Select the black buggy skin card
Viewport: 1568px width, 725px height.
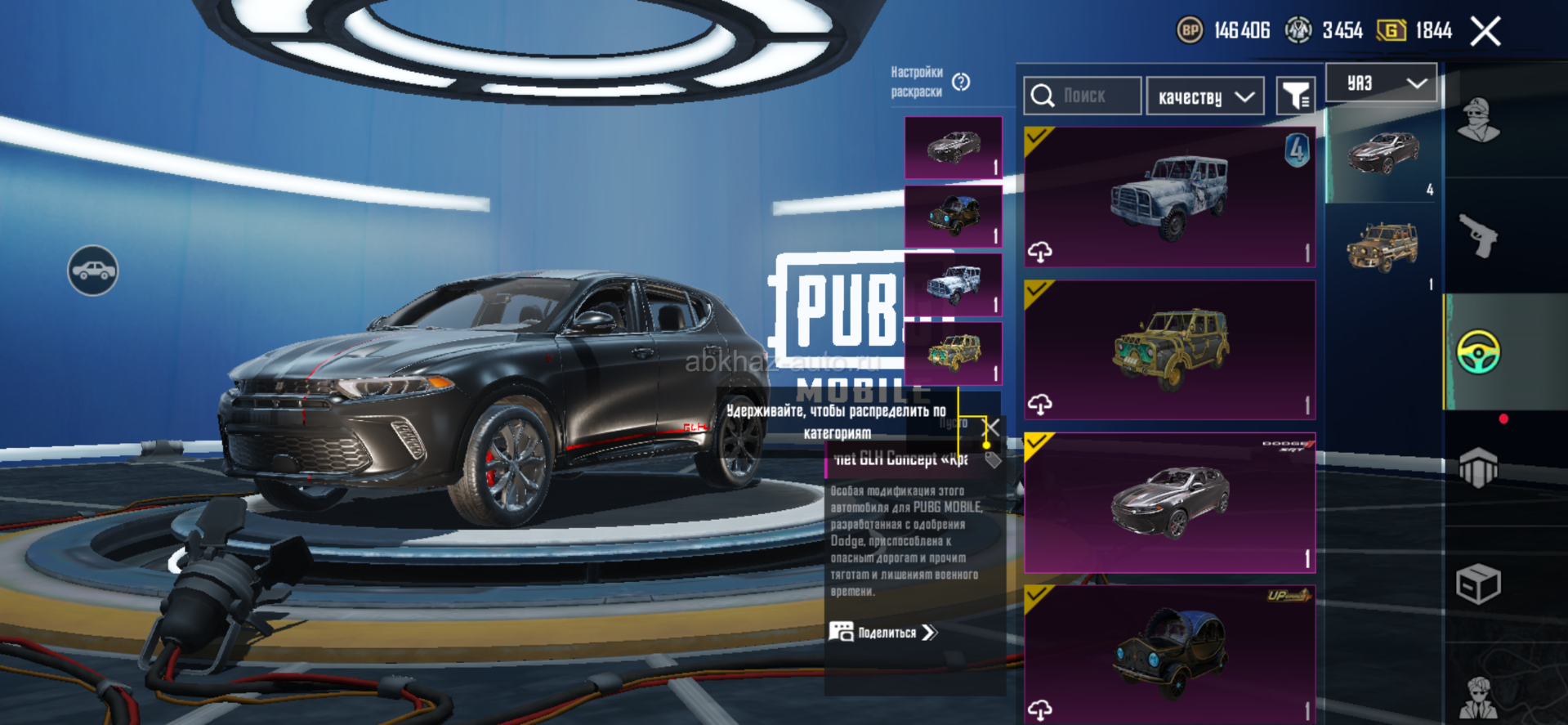1169,654
